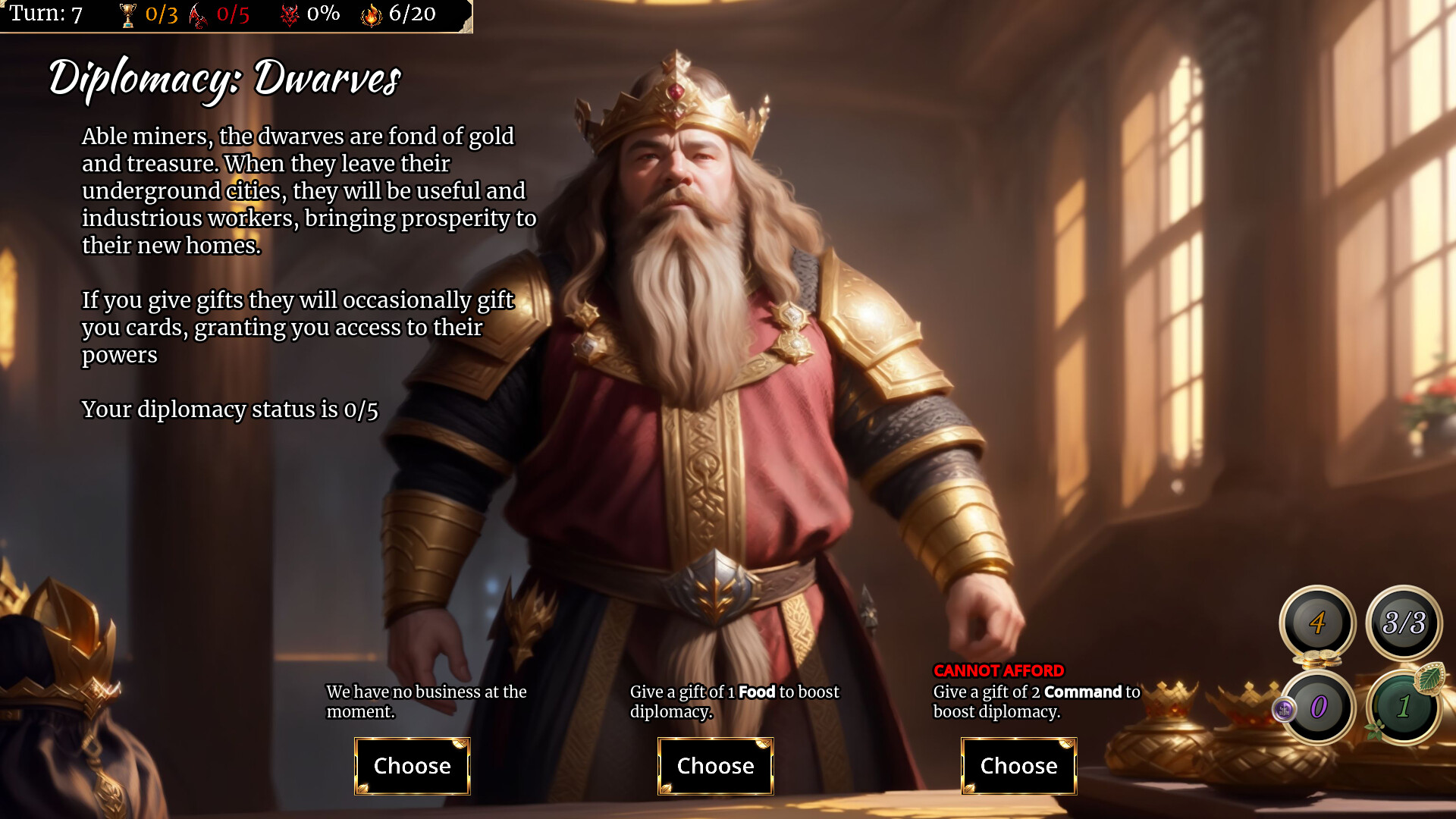This screenshot has width=1456, height=819.
Task: Choose to gift 1 Food to the dwarves
Action: pyautogui.click(x=715, y=766)
